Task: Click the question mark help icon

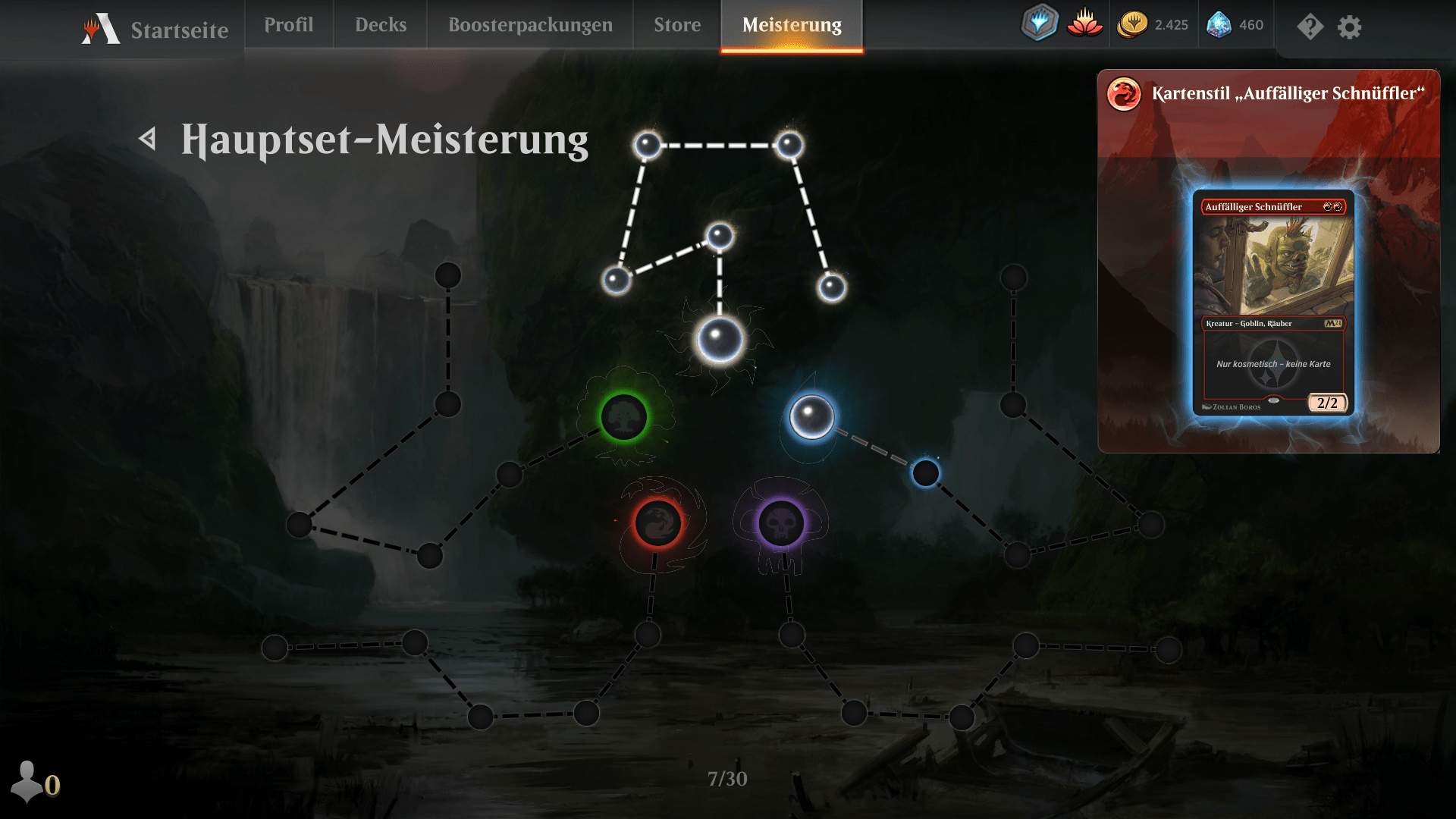Action: [x=1310, y=27]
